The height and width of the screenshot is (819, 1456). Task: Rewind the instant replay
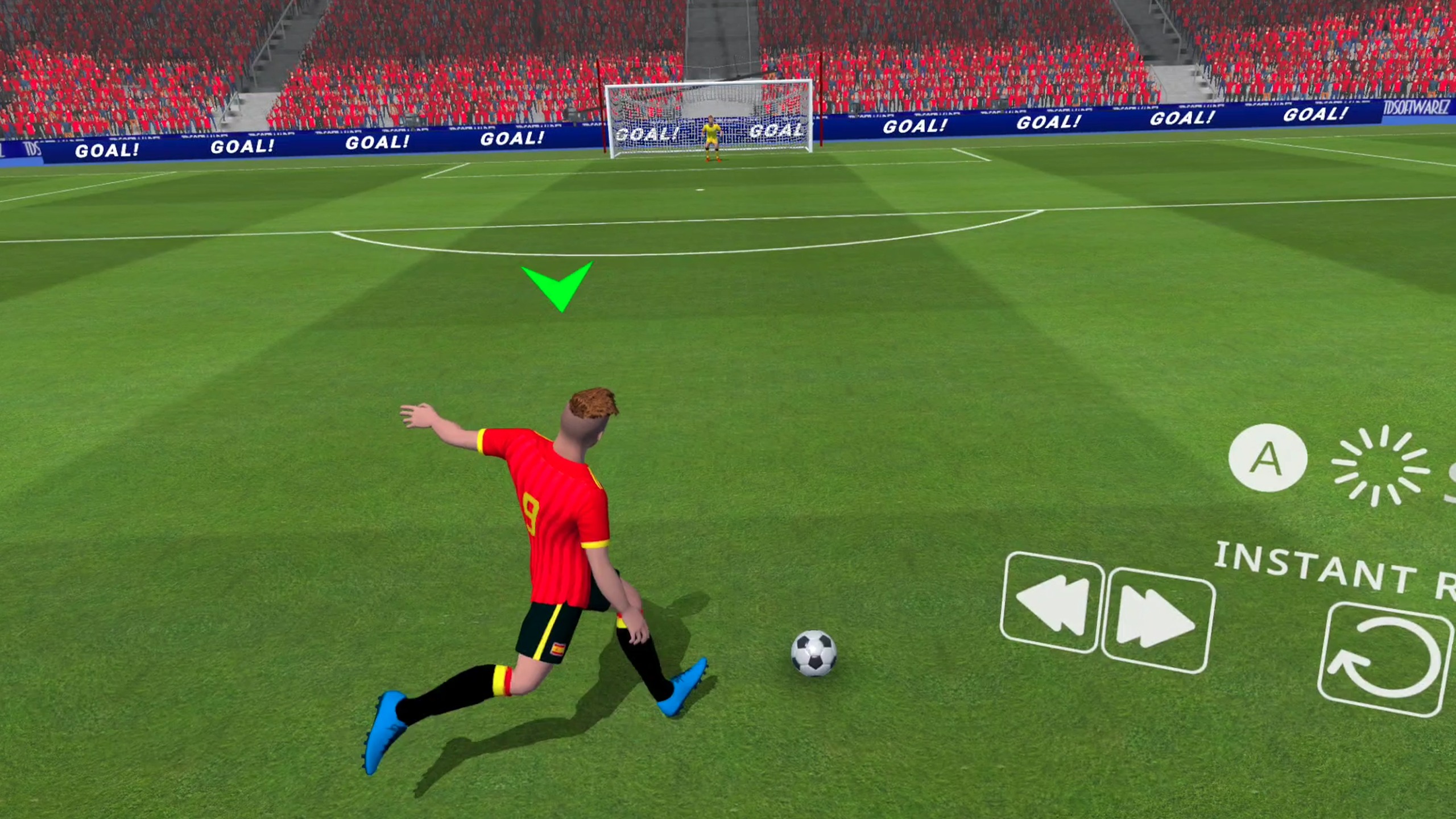[x=1052, y=603]
